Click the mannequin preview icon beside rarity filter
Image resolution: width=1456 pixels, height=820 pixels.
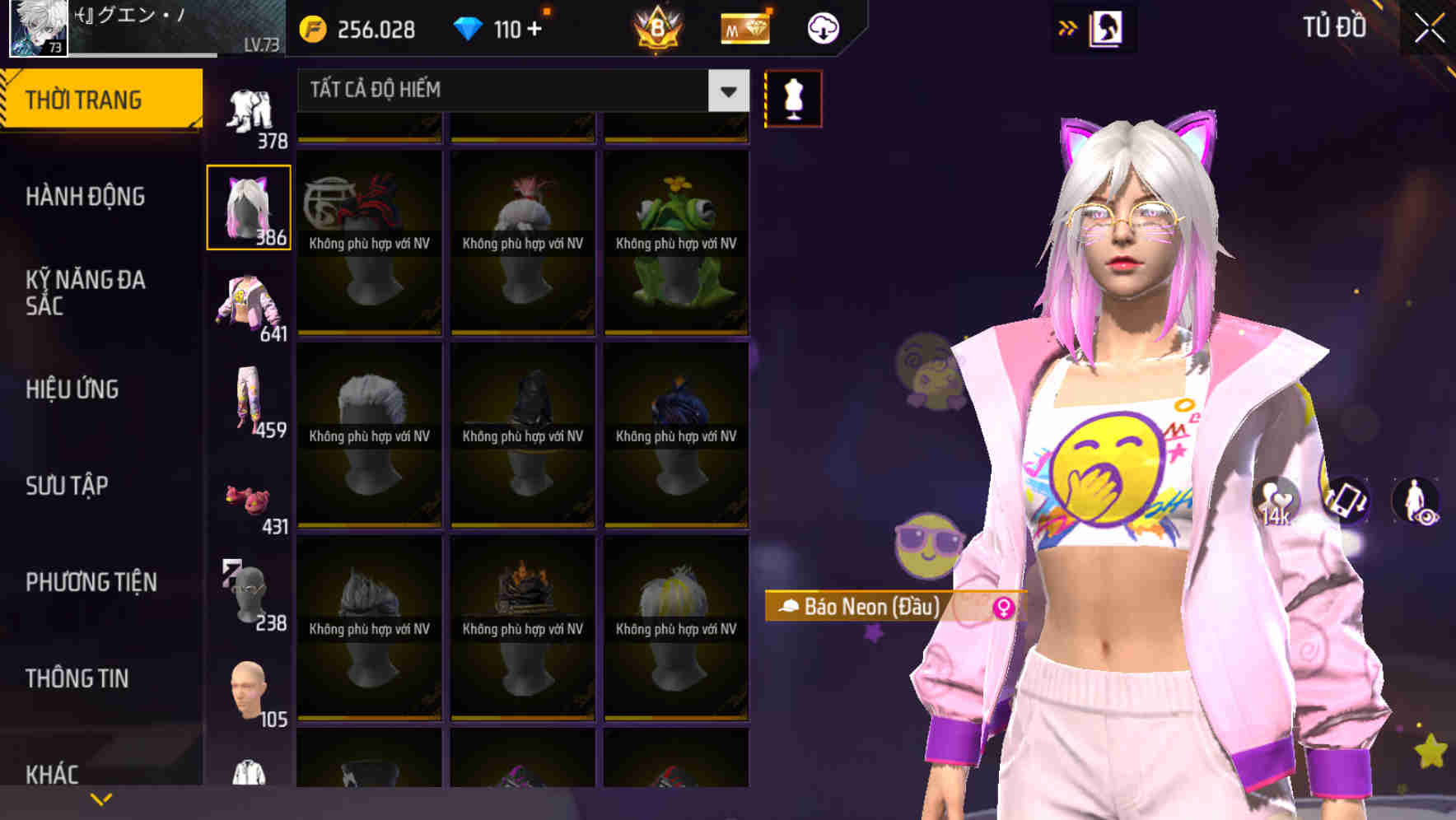tap(793, 97)
